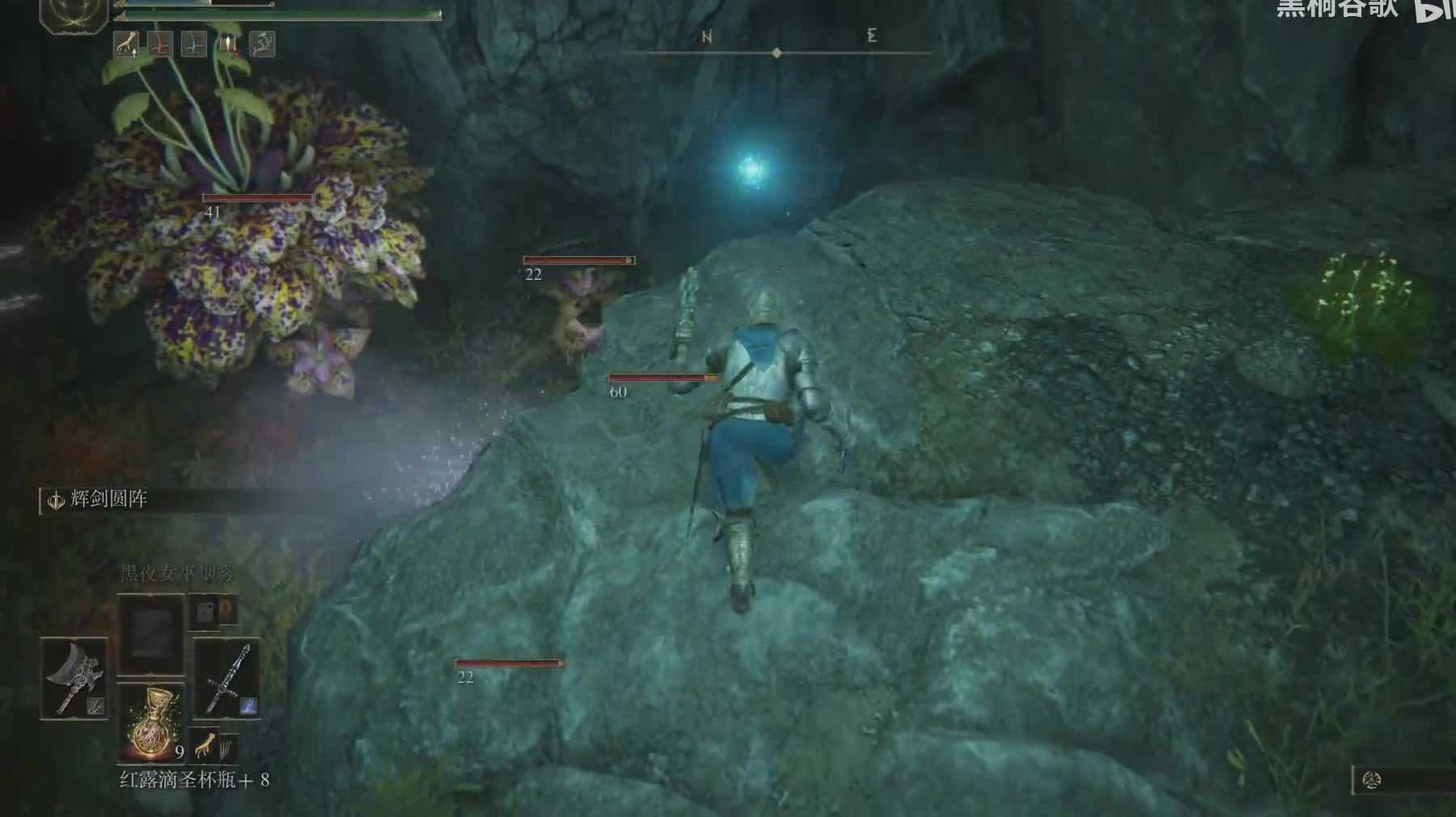Click the red sword buff status icon
Image resolution: width=1456 pixels, height=817 pixels.
click(x=160, y=44)
